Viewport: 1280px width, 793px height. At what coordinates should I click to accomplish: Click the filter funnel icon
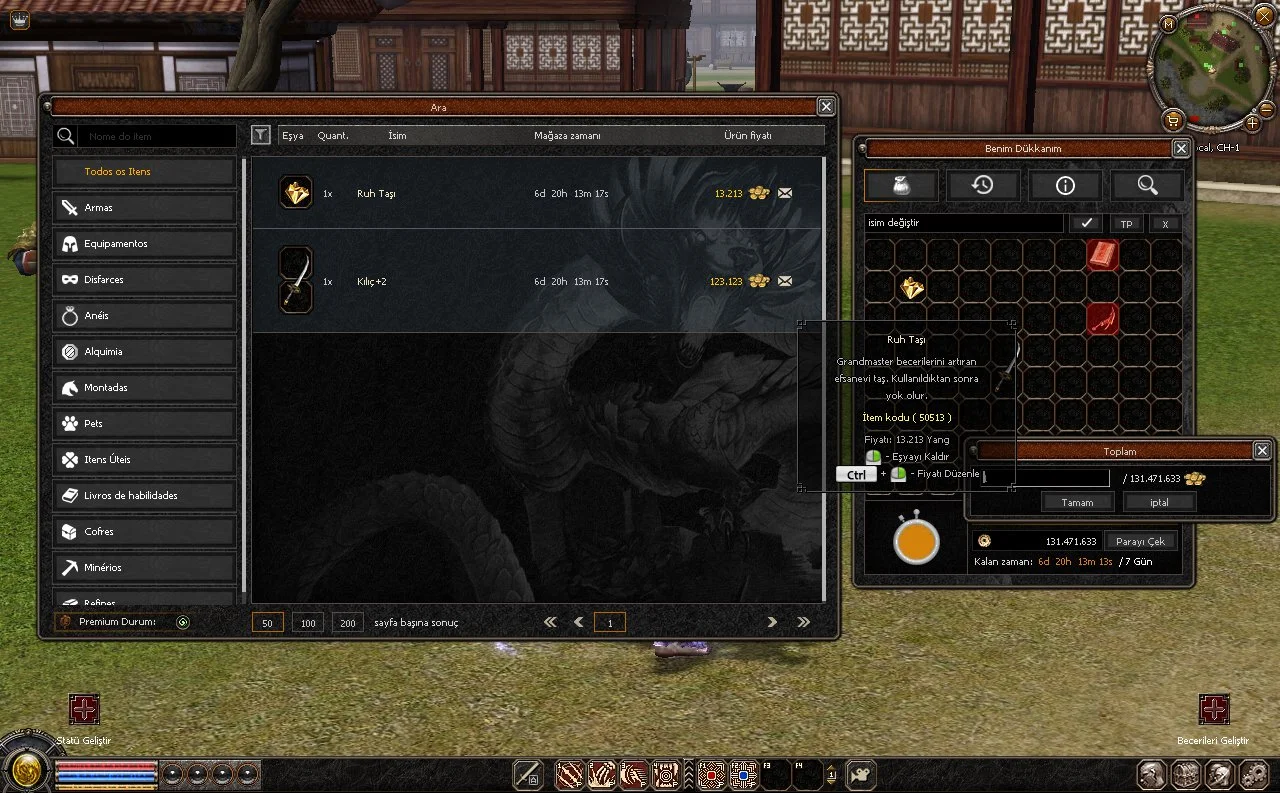(260, 135)
